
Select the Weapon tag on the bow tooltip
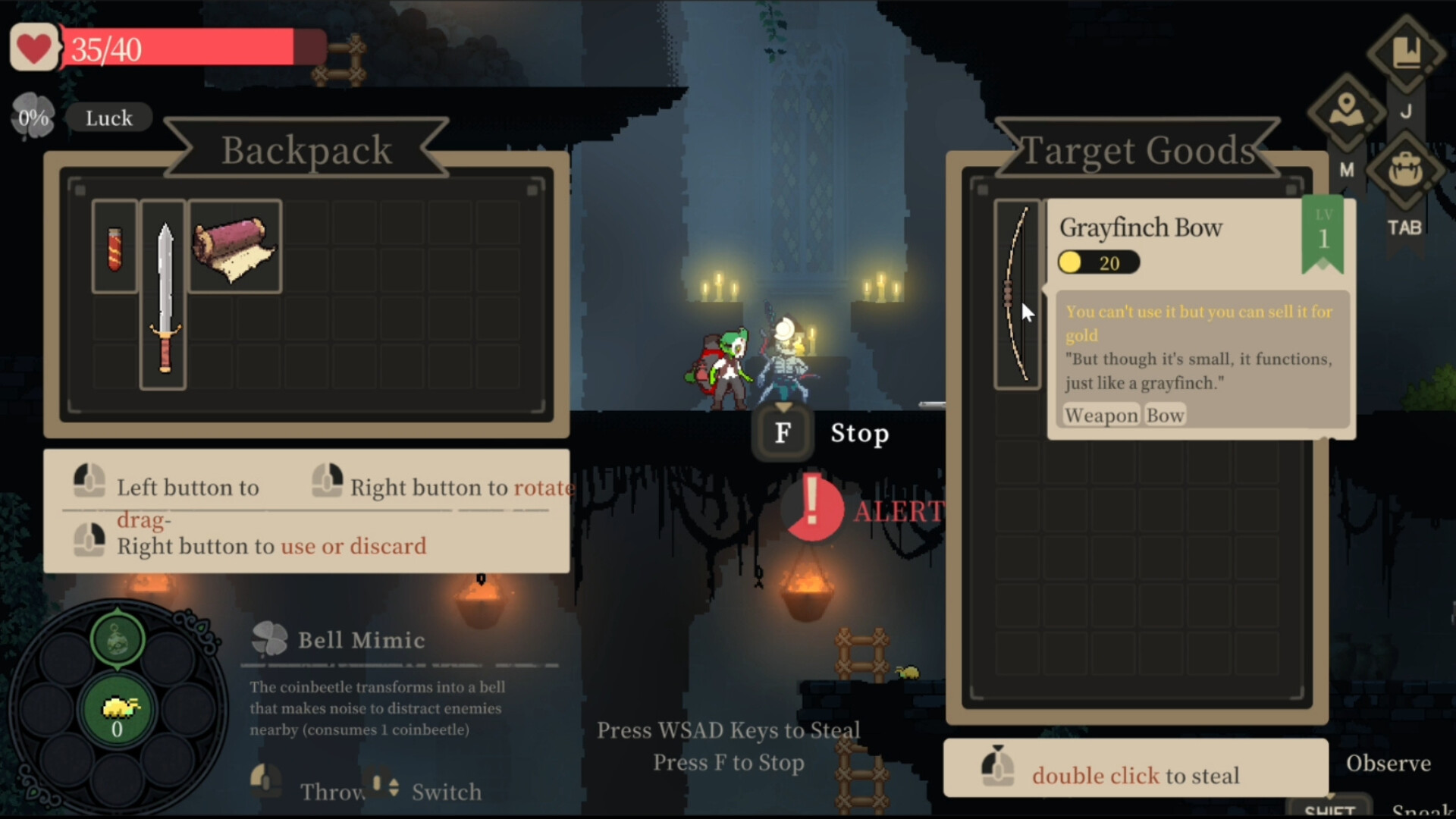[1100, 415]
